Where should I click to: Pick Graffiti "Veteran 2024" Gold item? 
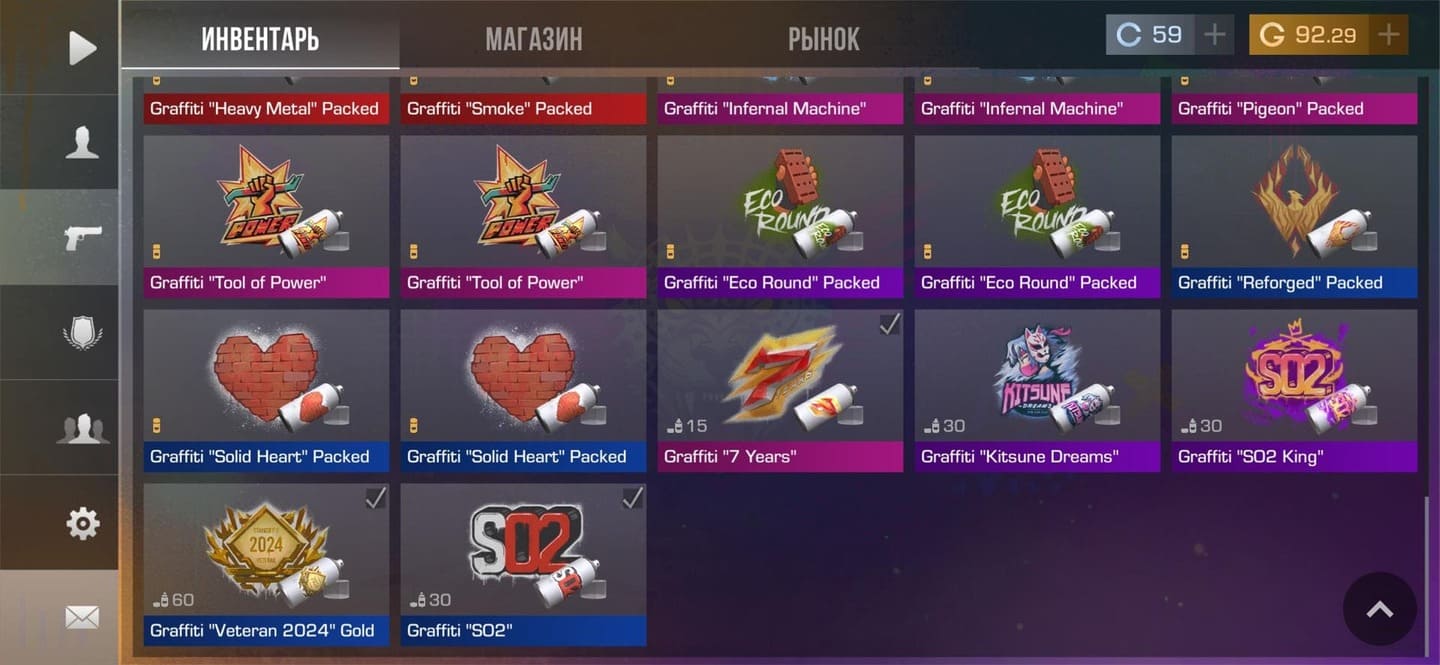pos(266,564)
